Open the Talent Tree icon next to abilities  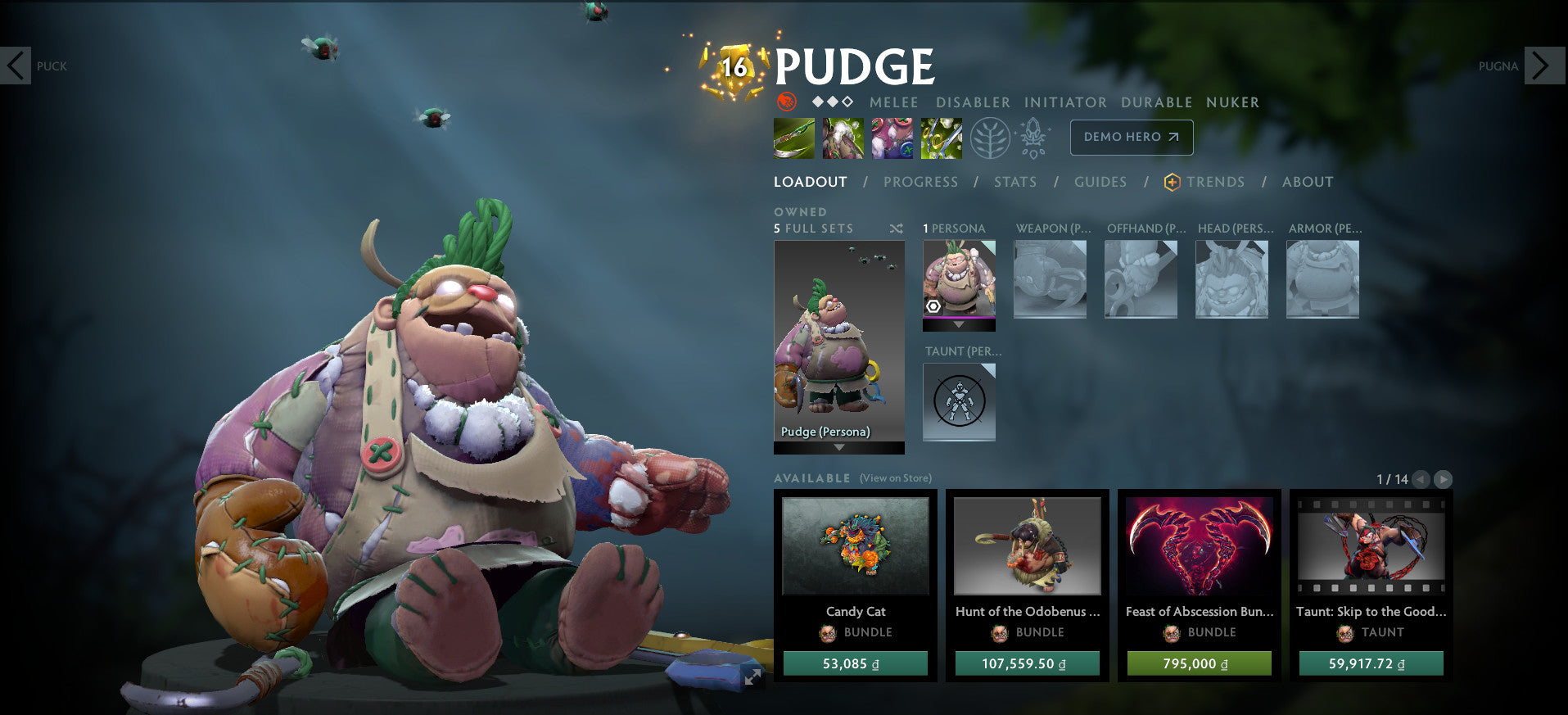pos(991,138)
